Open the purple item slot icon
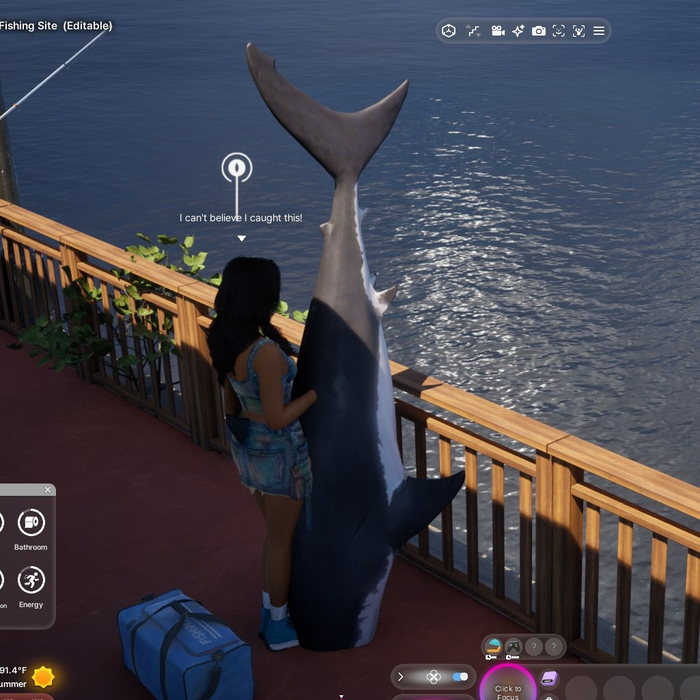 [x=548, y=679]
